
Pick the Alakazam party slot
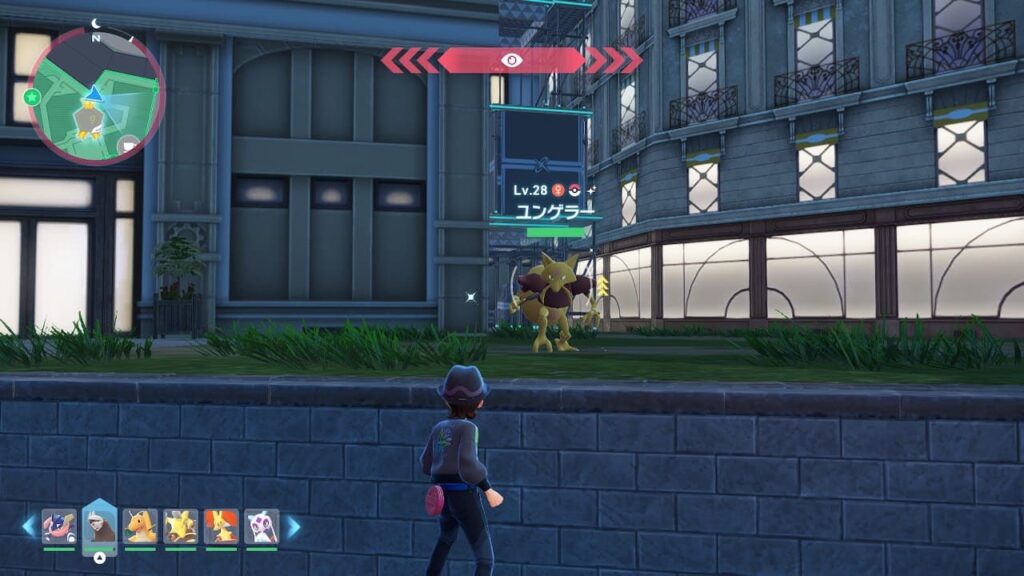click(180, 526)
